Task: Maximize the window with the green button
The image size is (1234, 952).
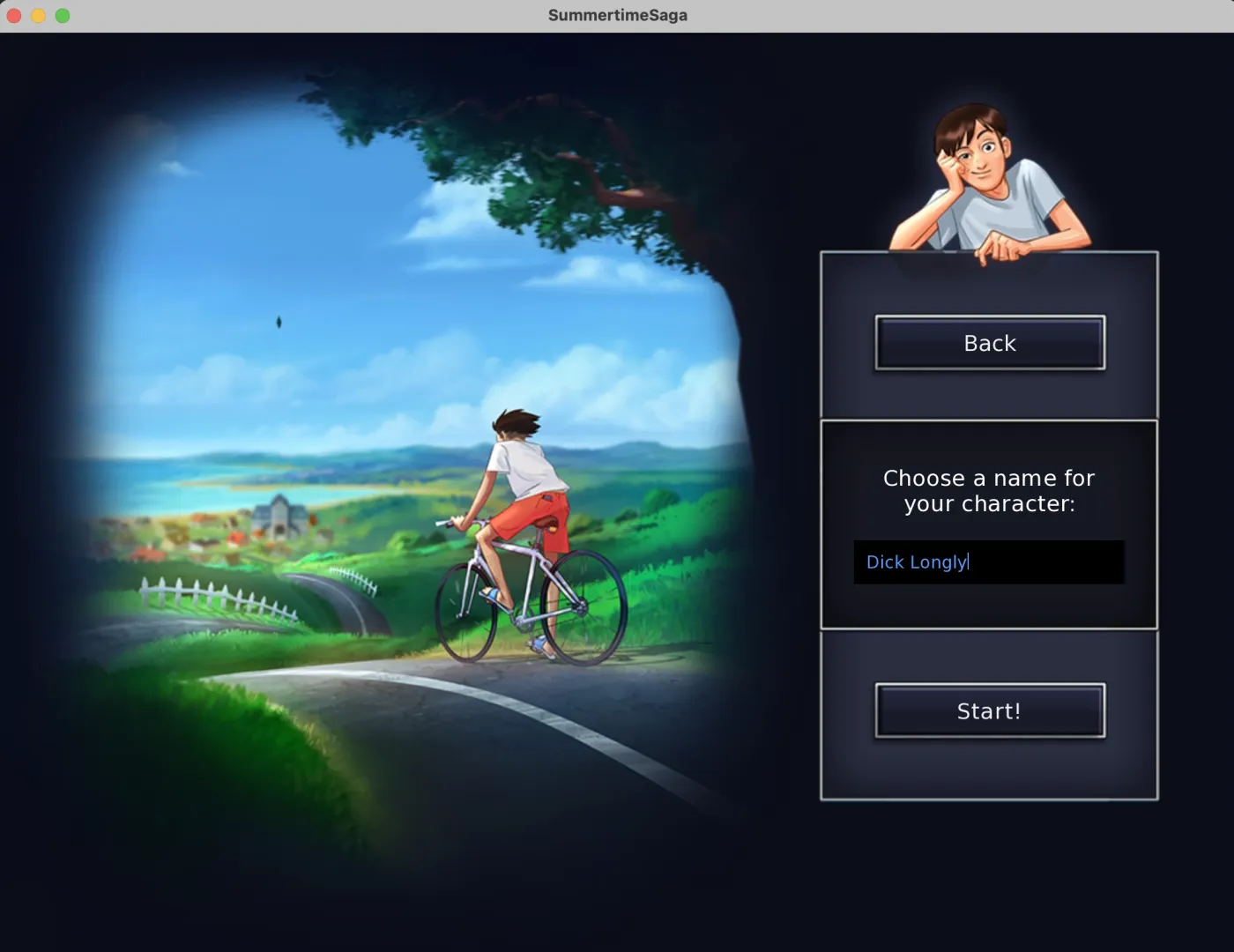Action: pyautogui.click(x=63, y=15)
